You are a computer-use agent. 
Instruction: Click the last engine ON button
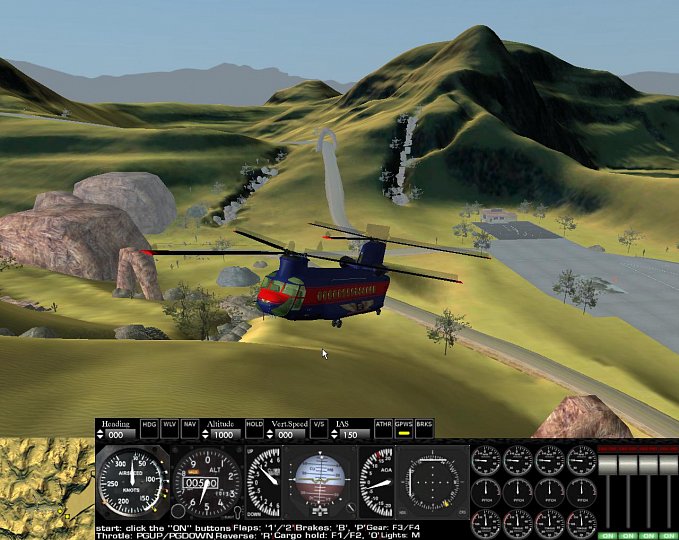tap(668, 536)
